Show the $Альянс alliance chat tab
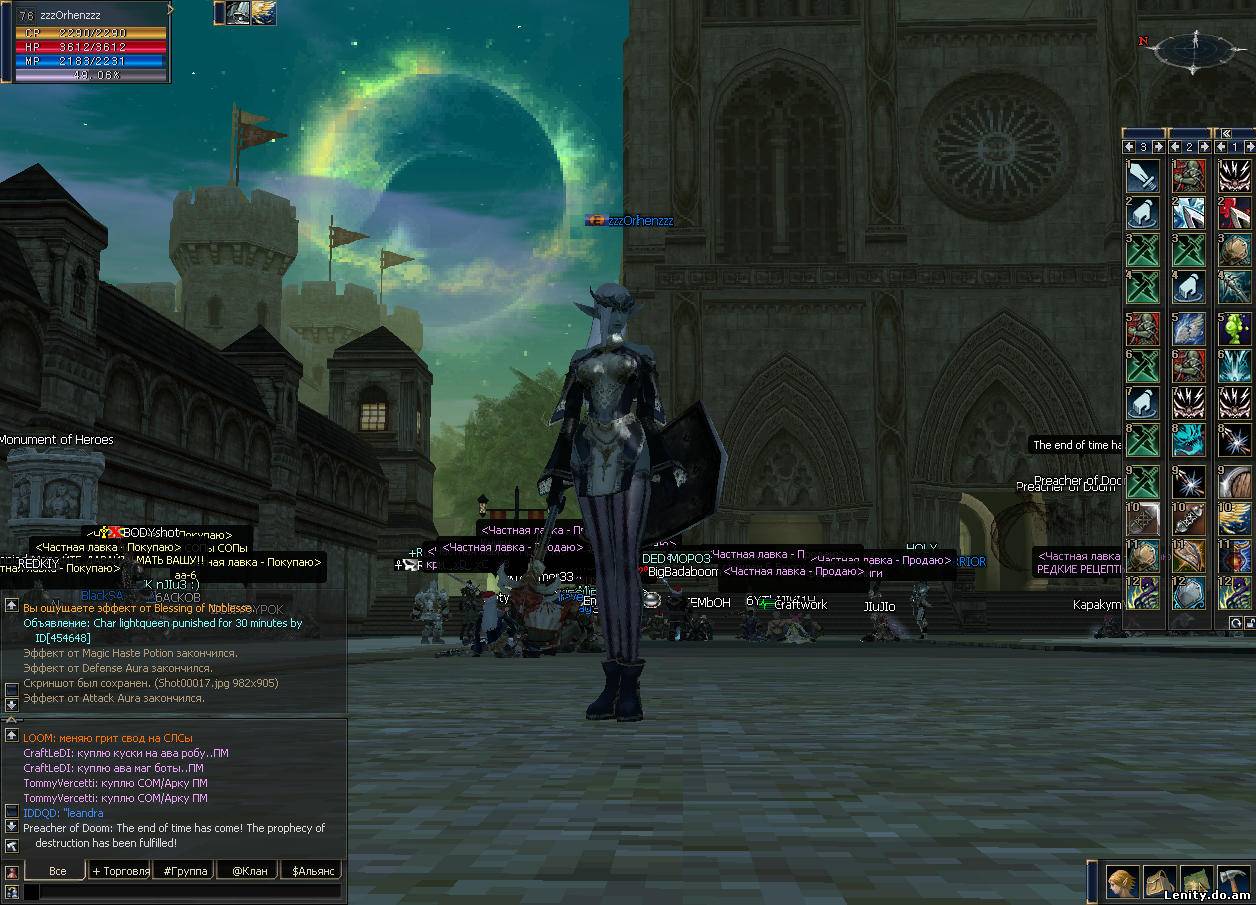This screenshot has height=905, width=1256. pos(311,871)
